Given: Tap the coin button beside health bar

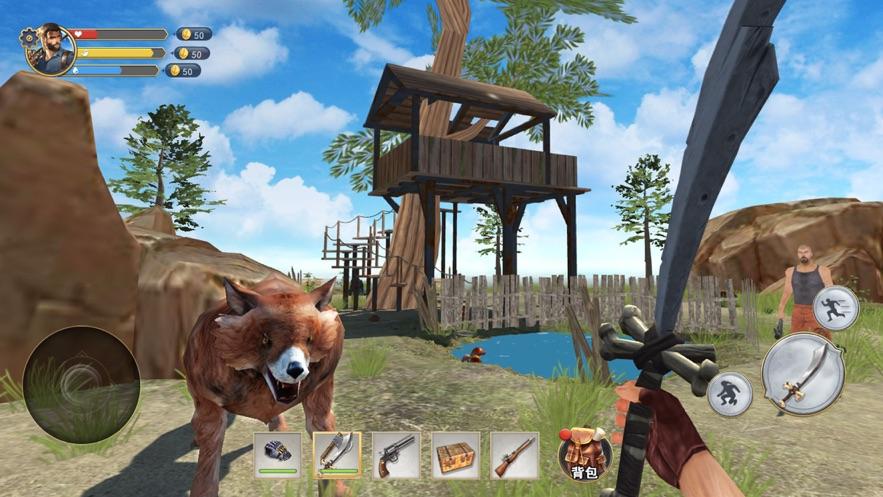Looking at the screenshot, I should tap(193, 34).
